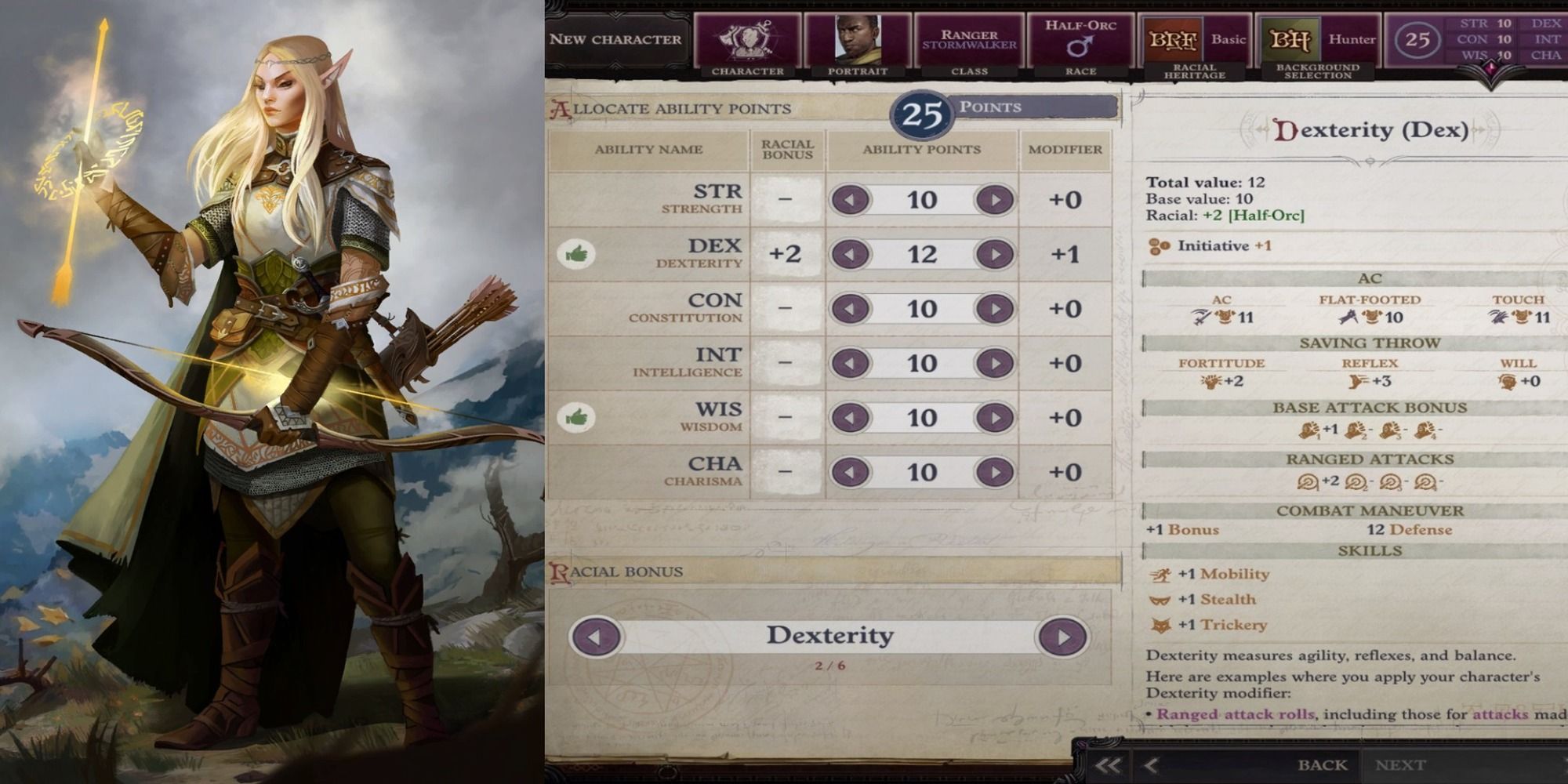Image resolution: width=1568 pixels, height=784 pixels.
Task: Click the Mobility skill icon
Action: [x=1160, y=575]
